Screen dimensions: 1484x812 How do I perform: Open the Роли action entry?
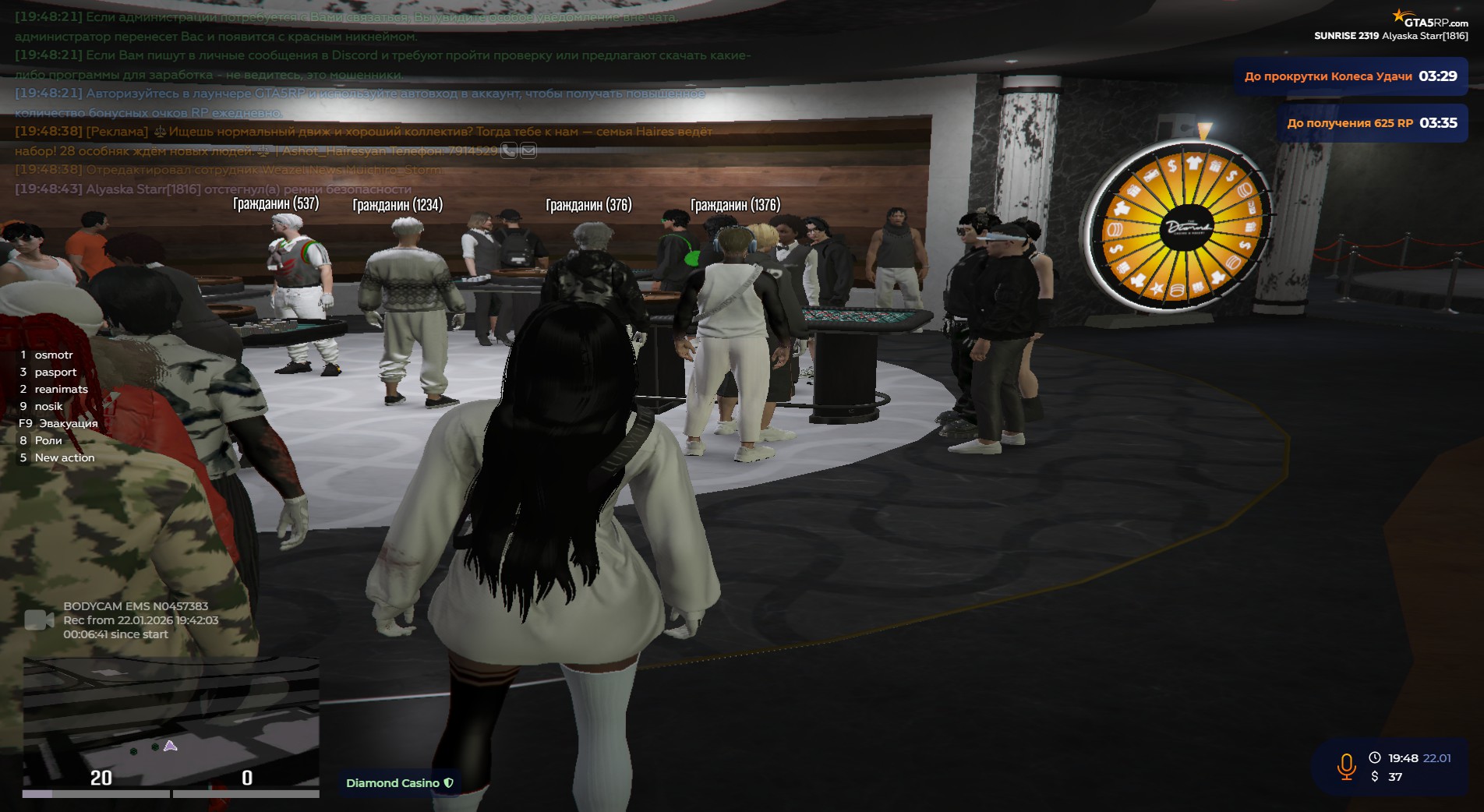coord(48,440)
